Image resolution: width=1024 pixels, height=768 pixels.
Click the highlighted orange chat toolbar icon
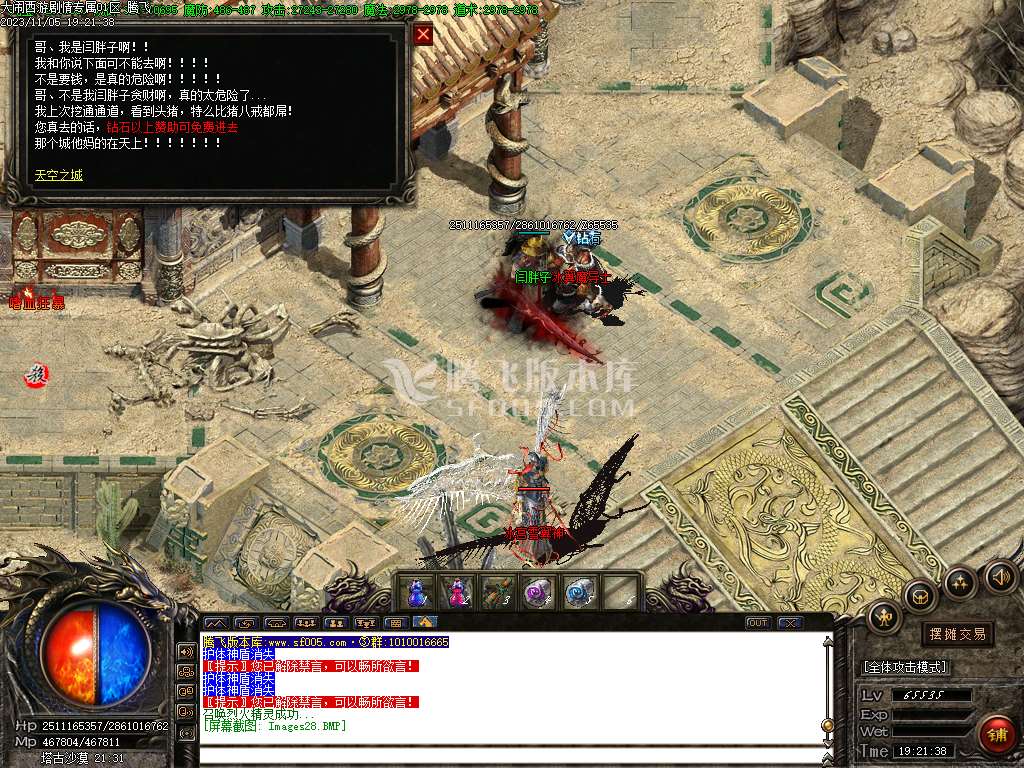[423, 622]
